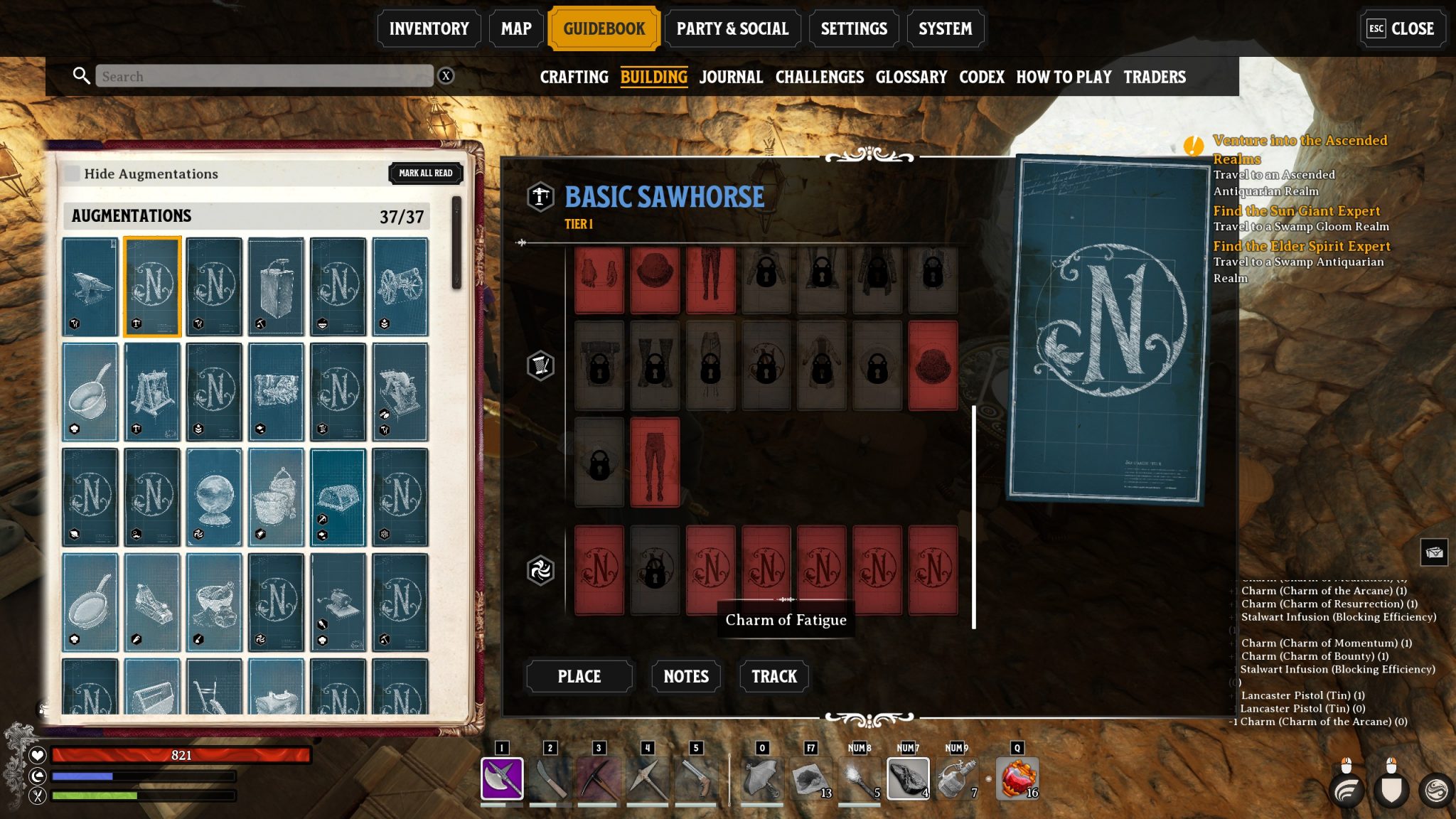Go to Settings tab

854,29
